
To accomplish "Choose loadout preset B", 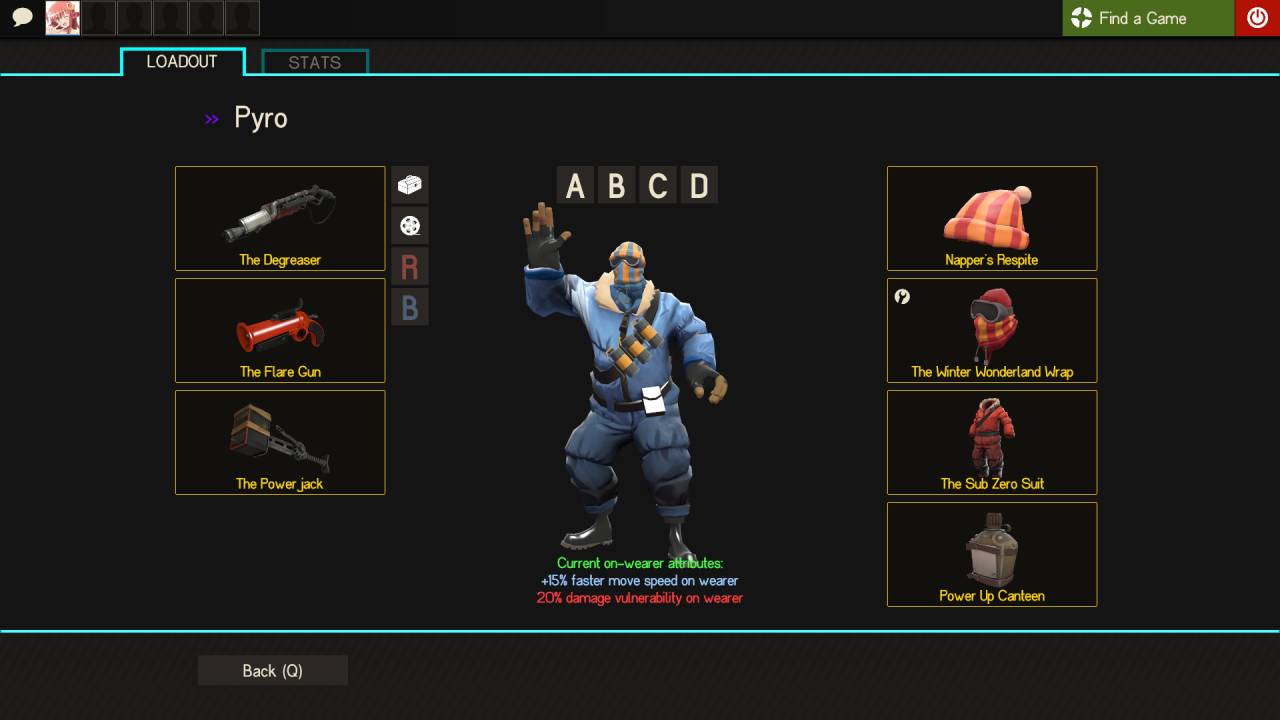I will (616, 186).
